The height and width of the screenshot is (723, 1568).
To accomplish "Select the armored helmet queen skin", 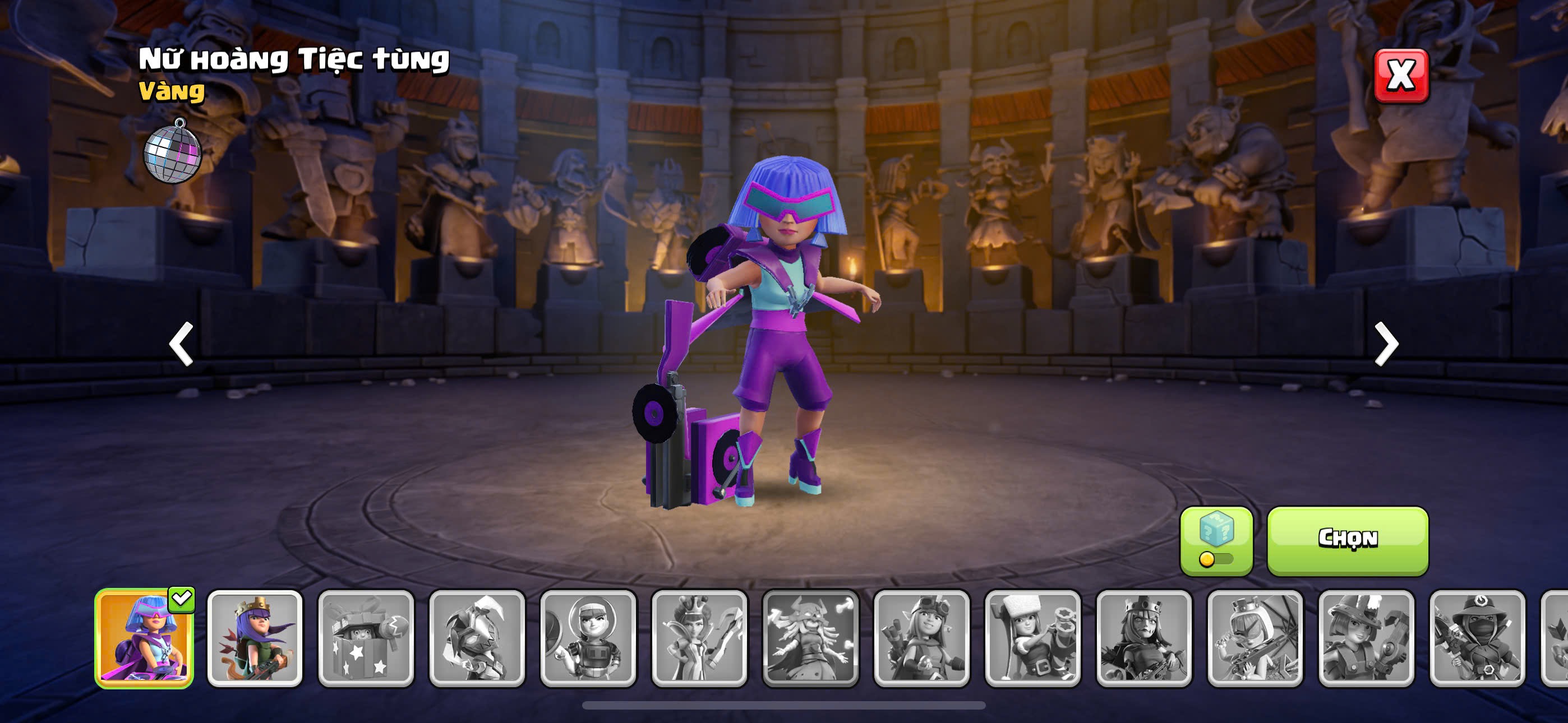I will click(x=477, y=638).
